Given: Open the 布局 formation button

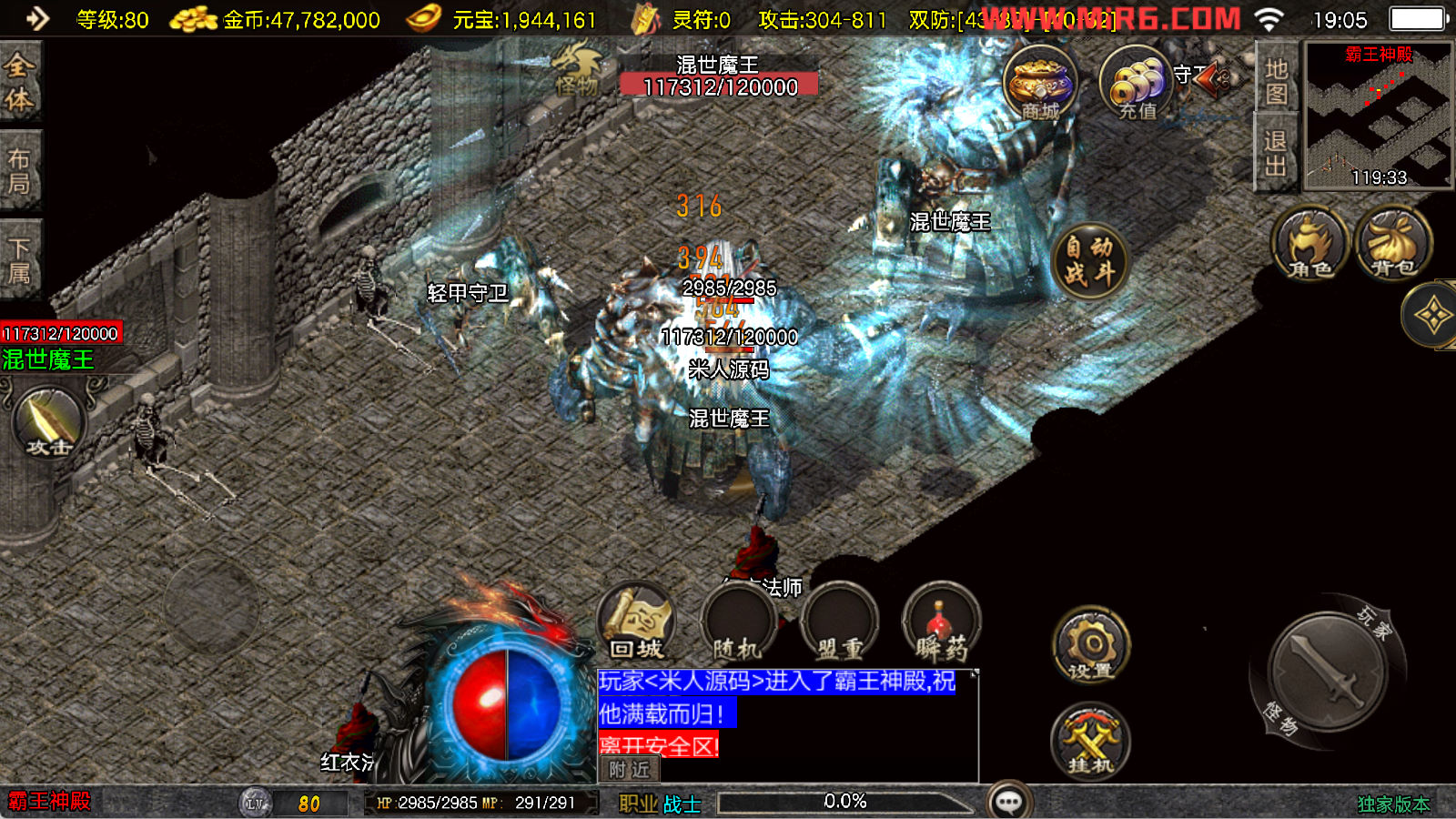Looking at the screenshot, I should coord(20,171).
